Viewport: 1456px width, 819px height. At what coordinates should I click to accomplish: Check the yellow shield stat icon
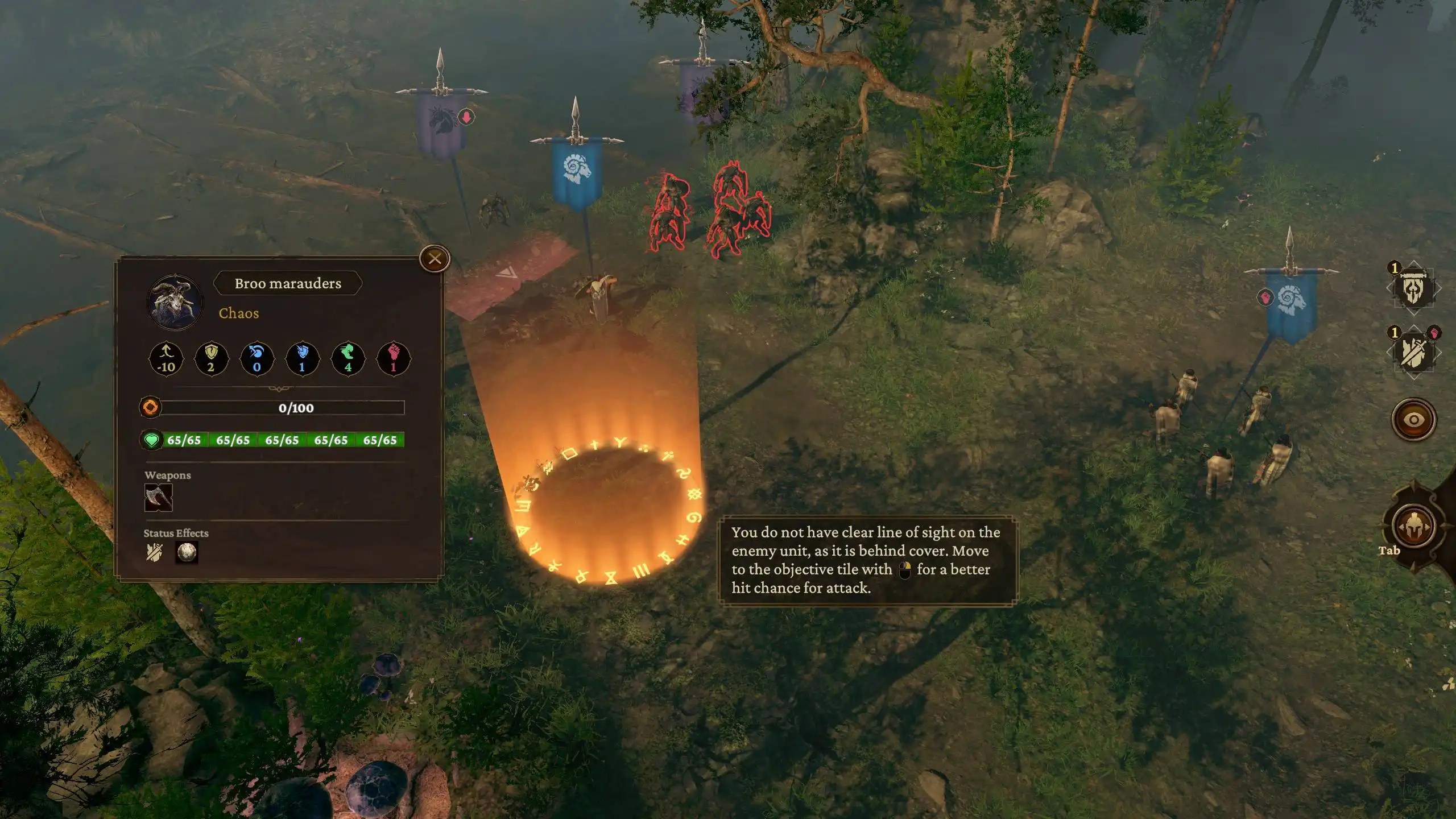tap(211, 359)
